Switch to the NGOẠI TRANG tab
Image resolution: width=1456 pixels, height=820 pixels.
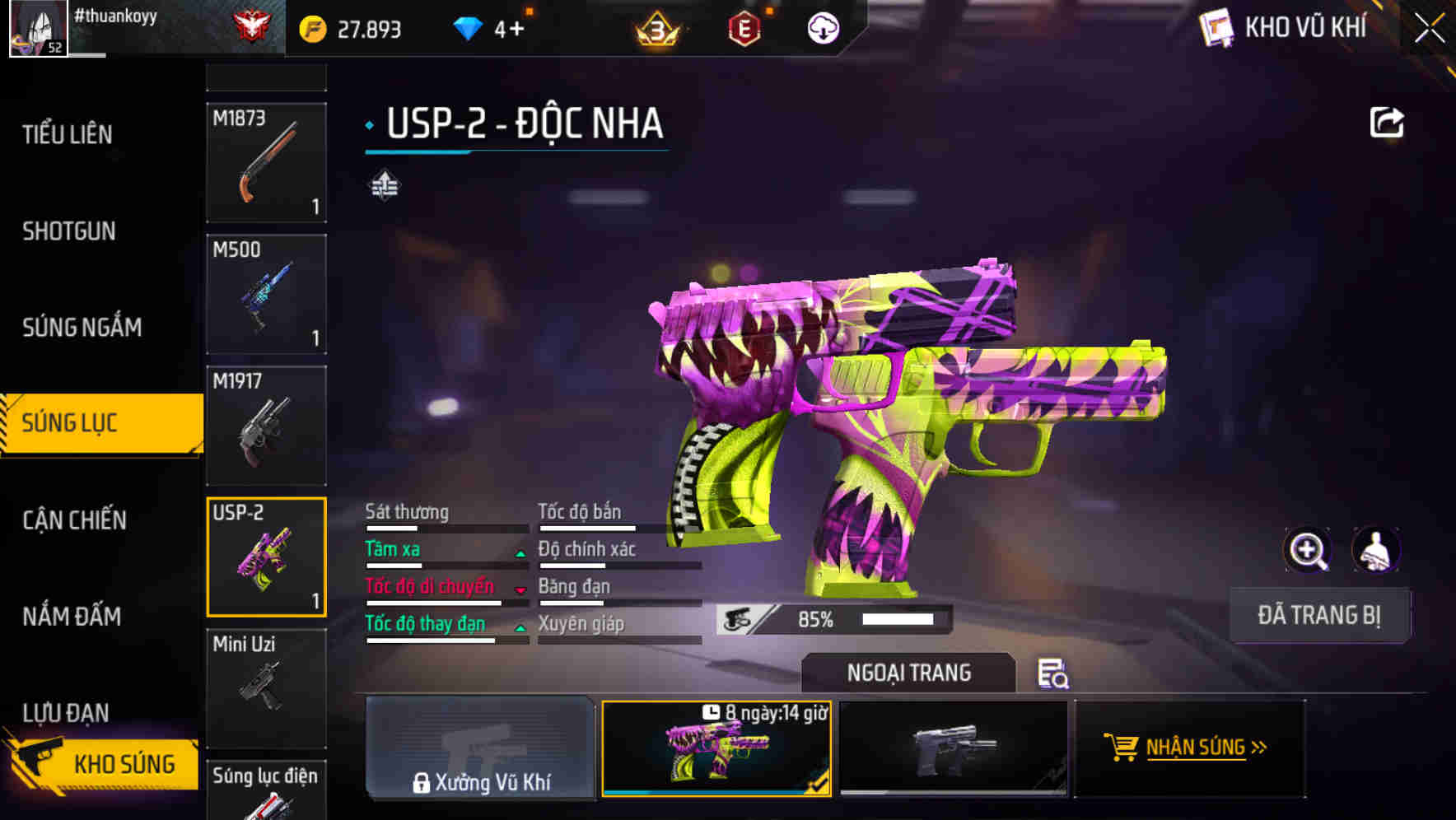point(908,672)
